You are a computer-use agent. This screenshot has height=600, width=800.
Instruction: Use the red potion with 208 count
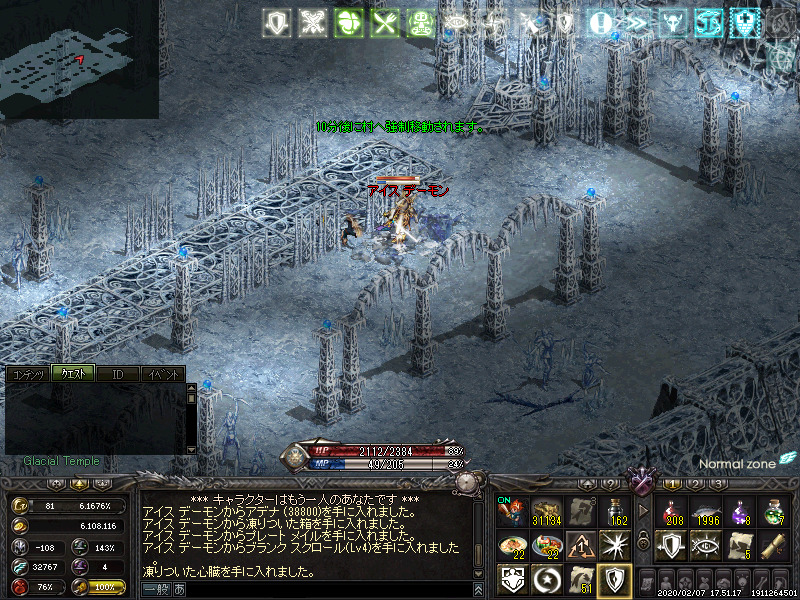tap(673, 512)
